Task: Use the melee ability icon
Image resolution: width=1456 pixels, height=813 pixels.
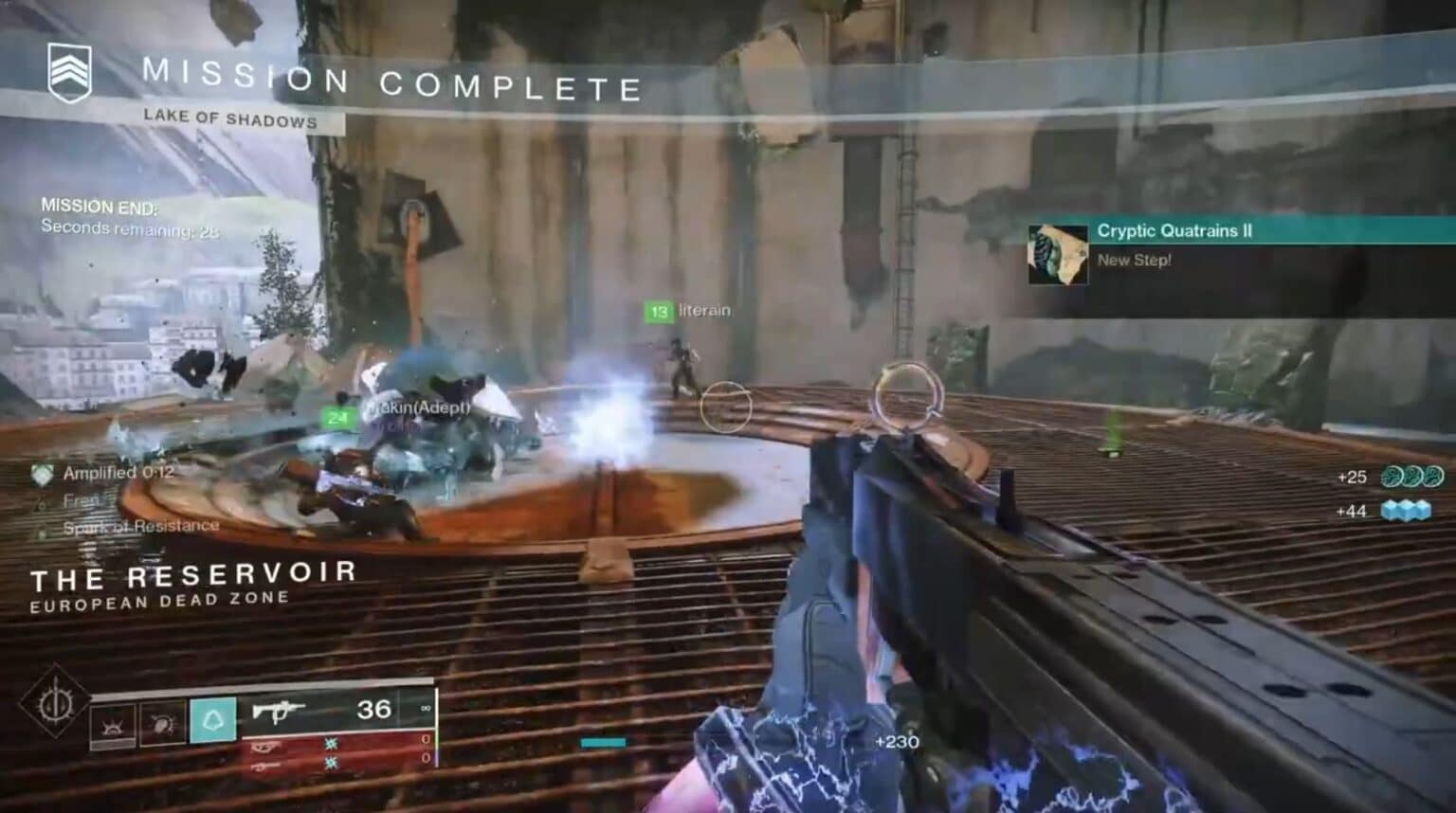Action: pyautogui.click(x=162, y=726)
